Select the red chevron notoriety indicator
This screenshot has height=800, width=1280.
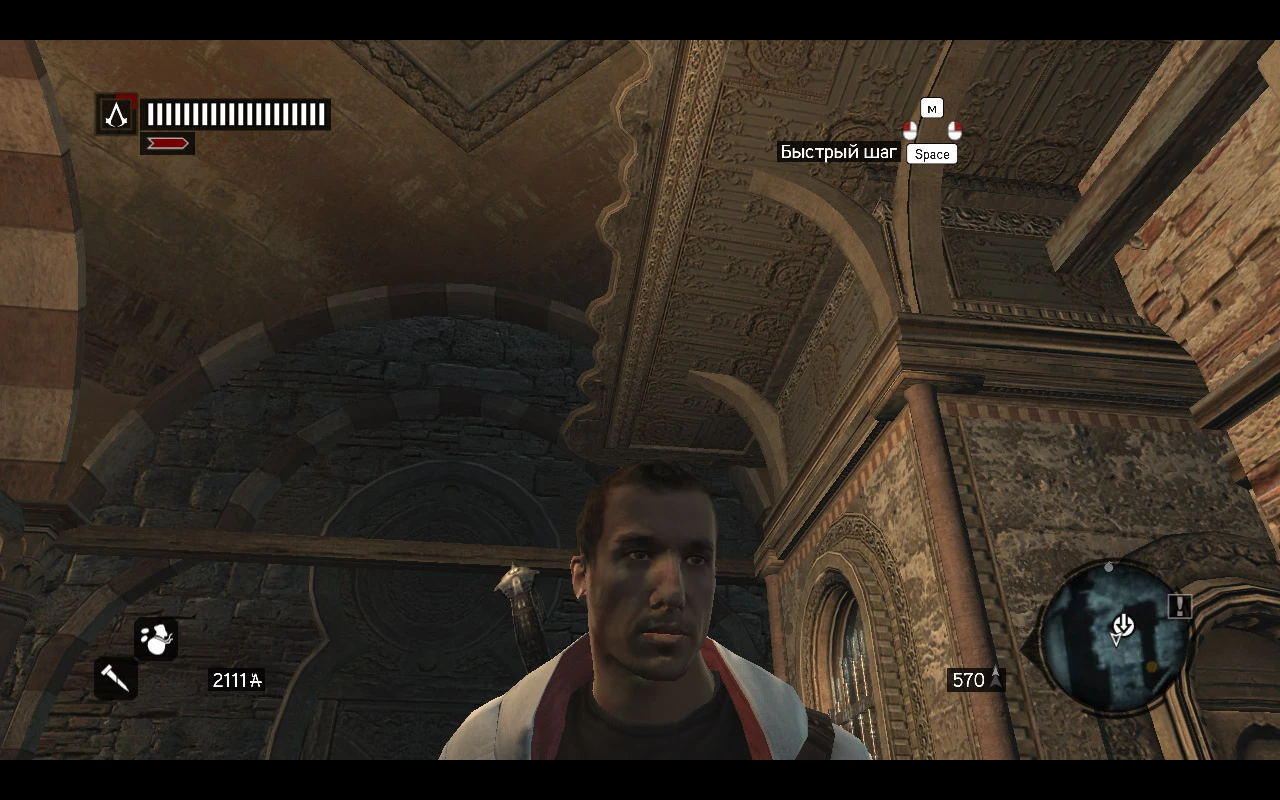[166, 142]
